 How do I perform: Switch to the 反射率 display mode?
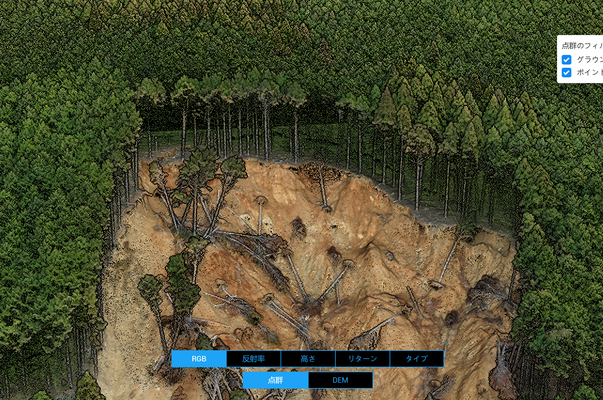[253, 358]
